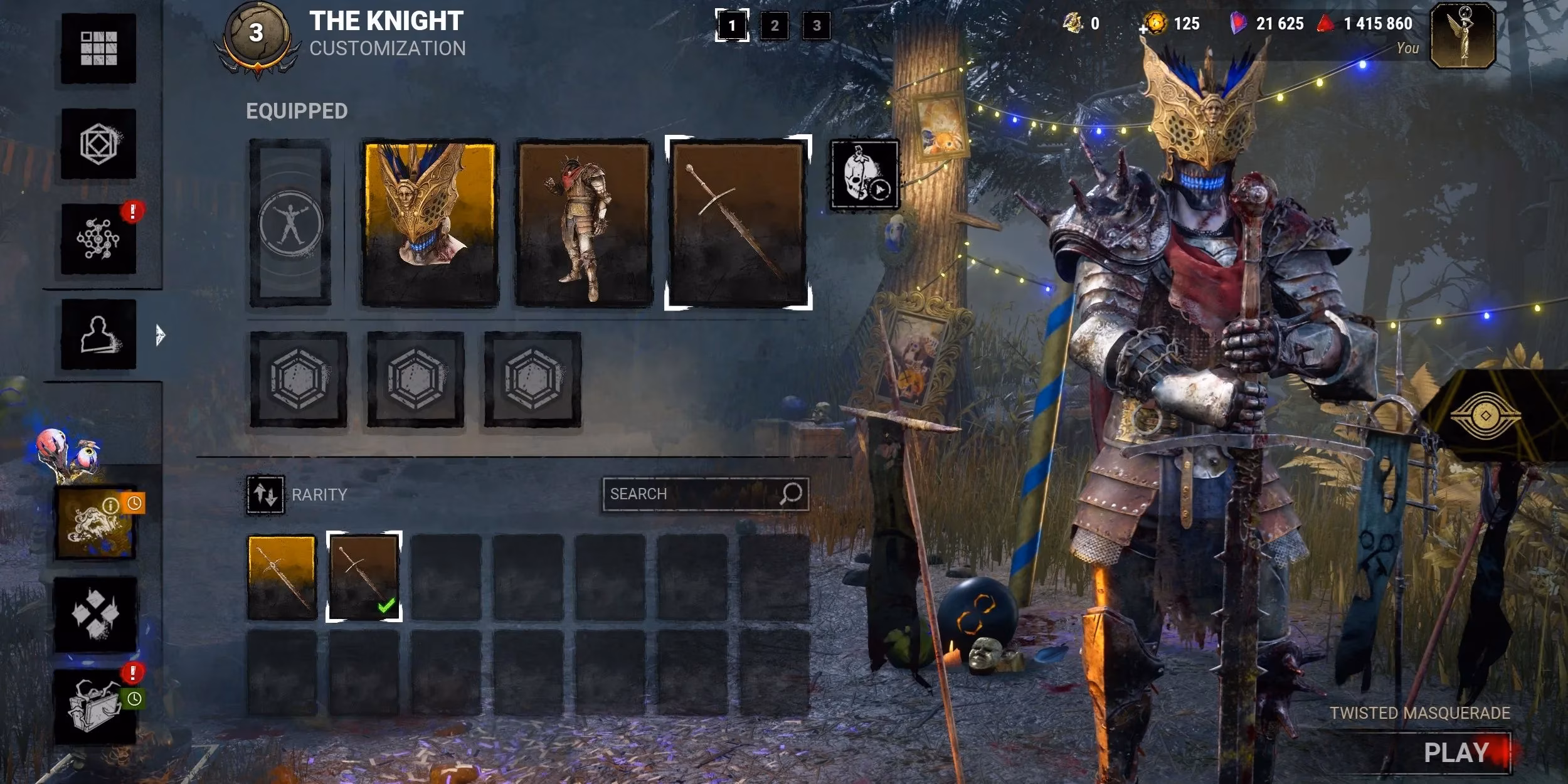Image resolution: width=1568 pixels, height=784 pixels.
Task: Click the empty outfit slot with human figure
Action: pyautogui.click(x=290, y=223)
